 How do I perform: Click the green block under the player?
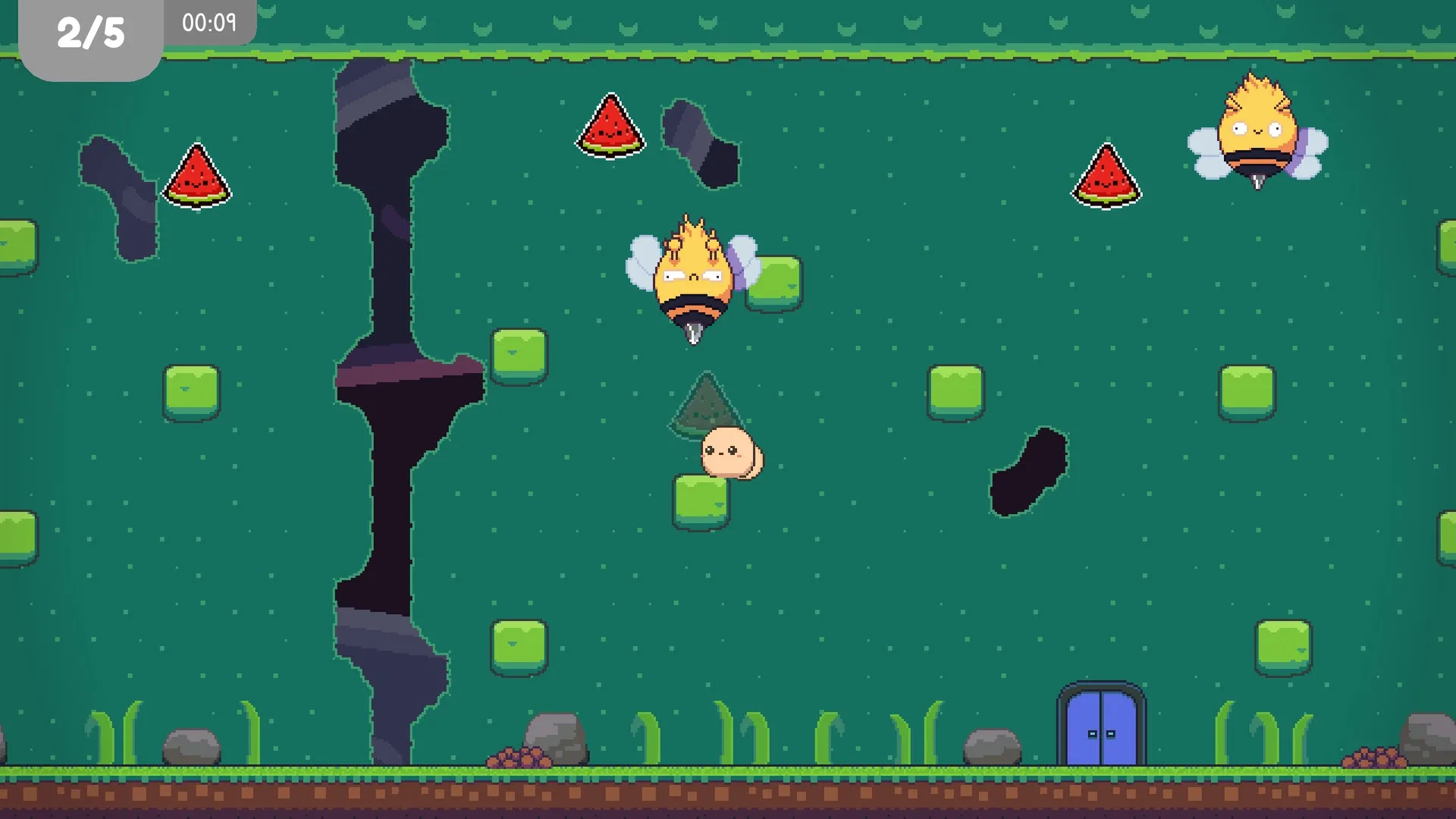pyautogui.click(x=698, y=502)
